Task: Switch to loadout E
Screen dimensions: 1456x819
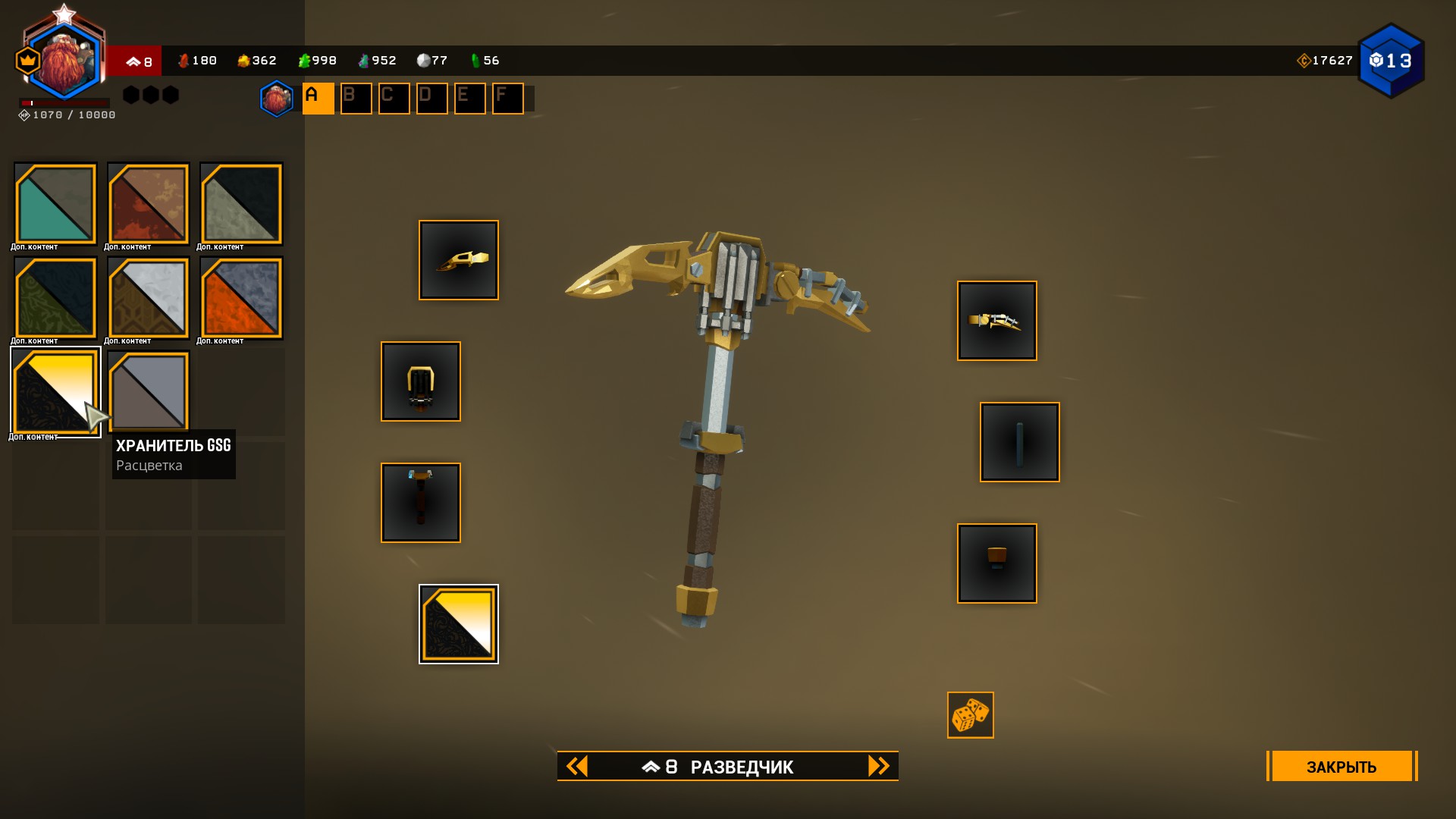Action: click(x=469, y=99)
